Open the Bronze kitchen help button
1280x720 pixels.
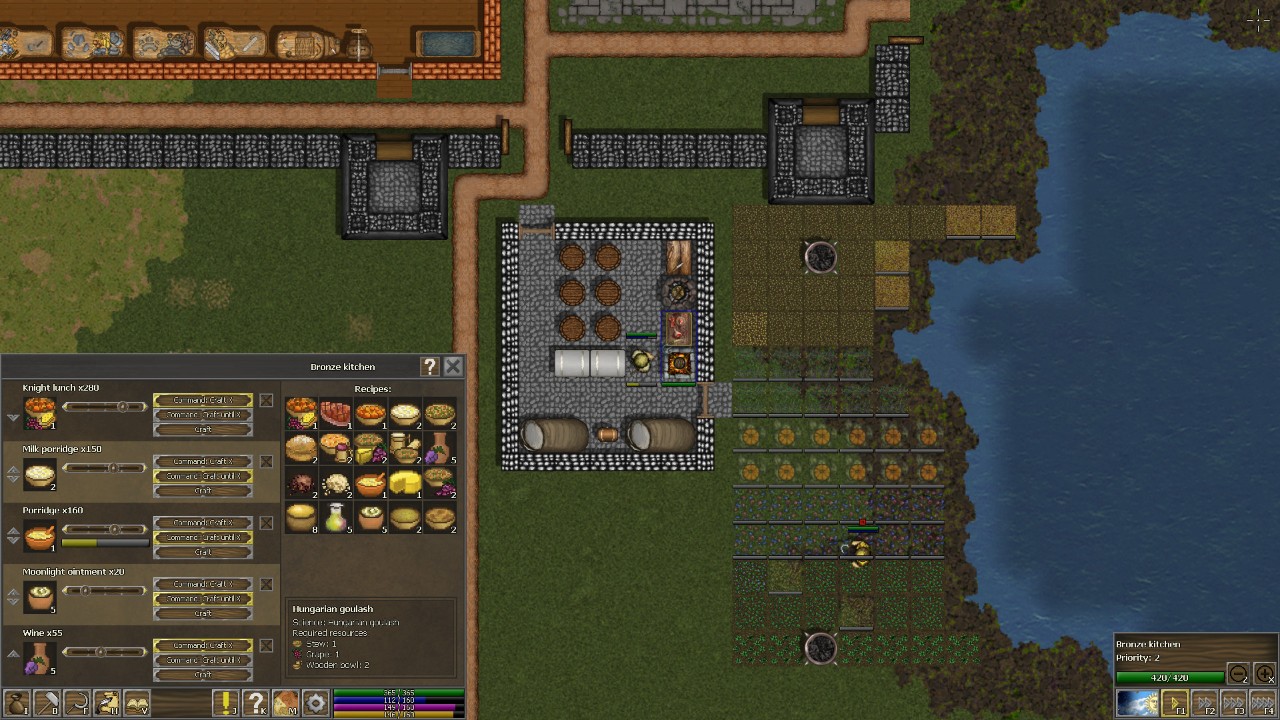pyautogui.click(x=430, y=367)
